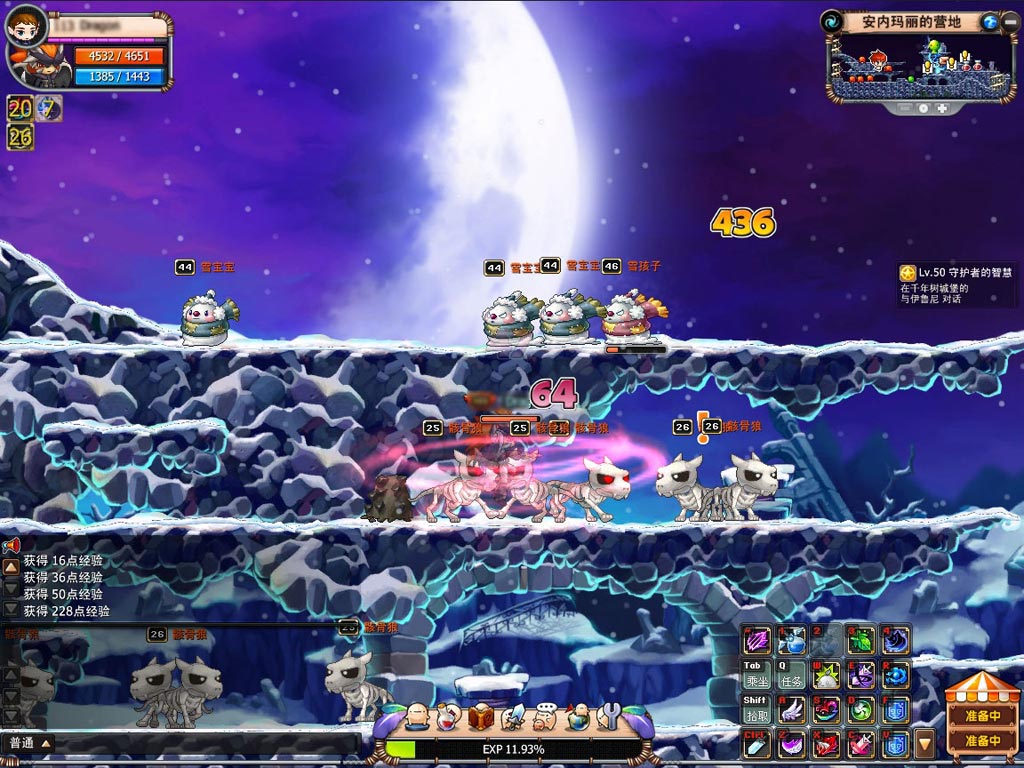The height and width of the screenshot is (768, 1024).
Task: Click the minimap zoom-out minus button
Action: [x=906, y=107]
